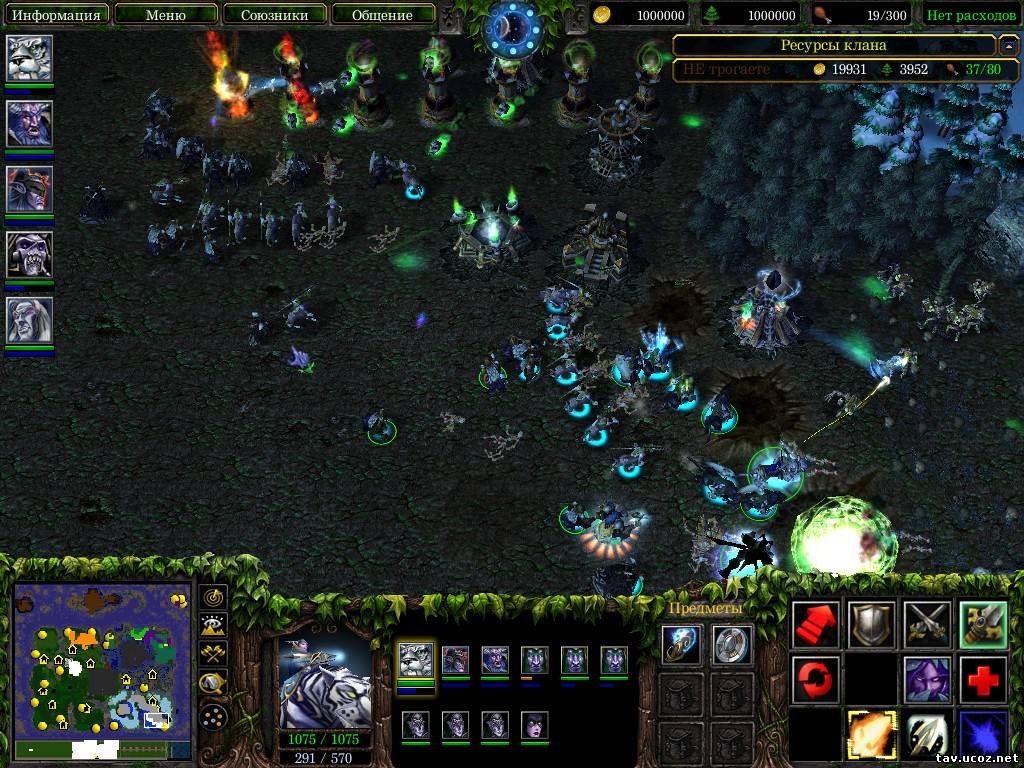This screenshot has width=1024, height=768.
Task: Cast the blue starburst ability
Action: (x=983, y=734)
